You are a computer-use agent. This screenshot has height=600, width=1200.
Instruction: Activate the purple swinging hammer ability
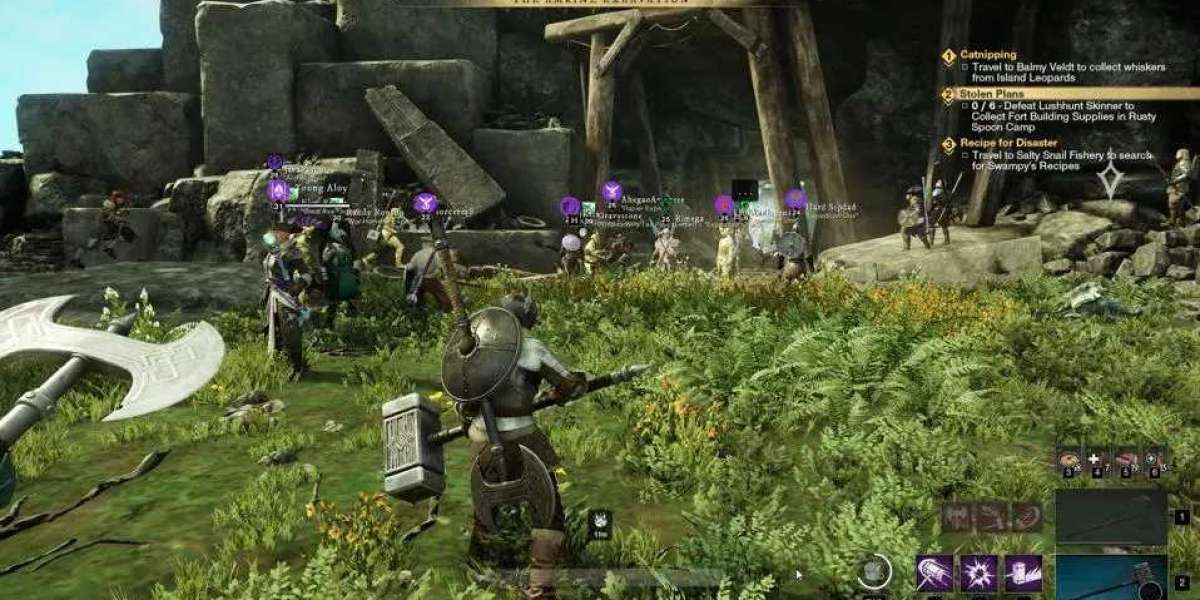pyautogui.click(x=934, y=573)
